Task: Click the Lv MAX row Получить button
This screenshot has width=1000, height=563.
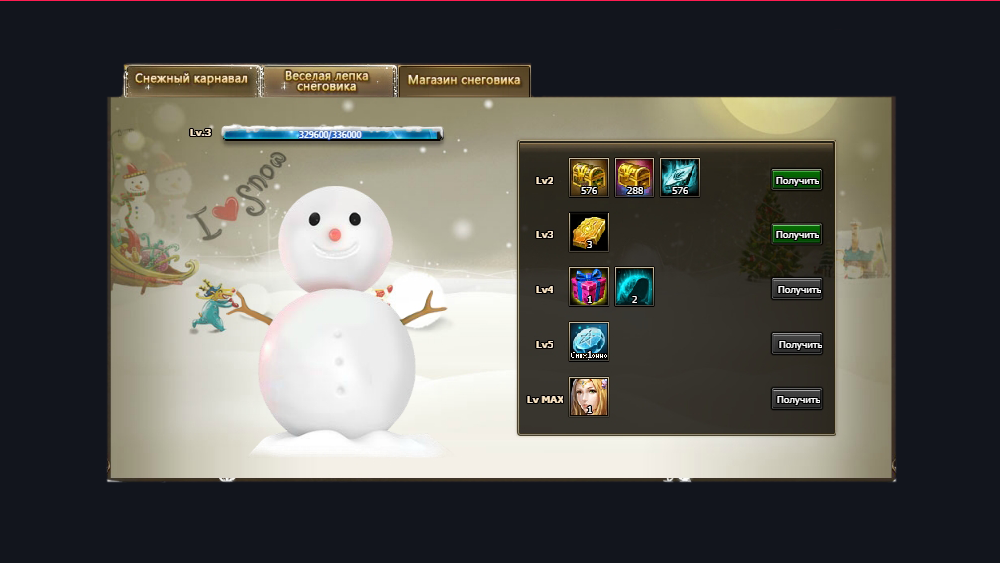Action: pyautogui.click(x=797, y=400)
